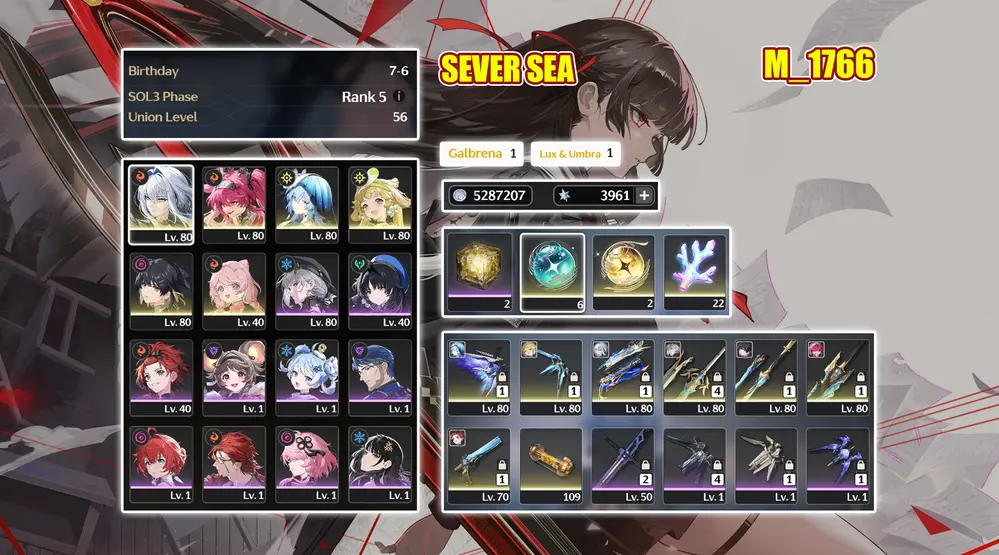Pick the pink-haired Lv. 40 character
This screenshot has height=555, width=999.
point(234,290)
